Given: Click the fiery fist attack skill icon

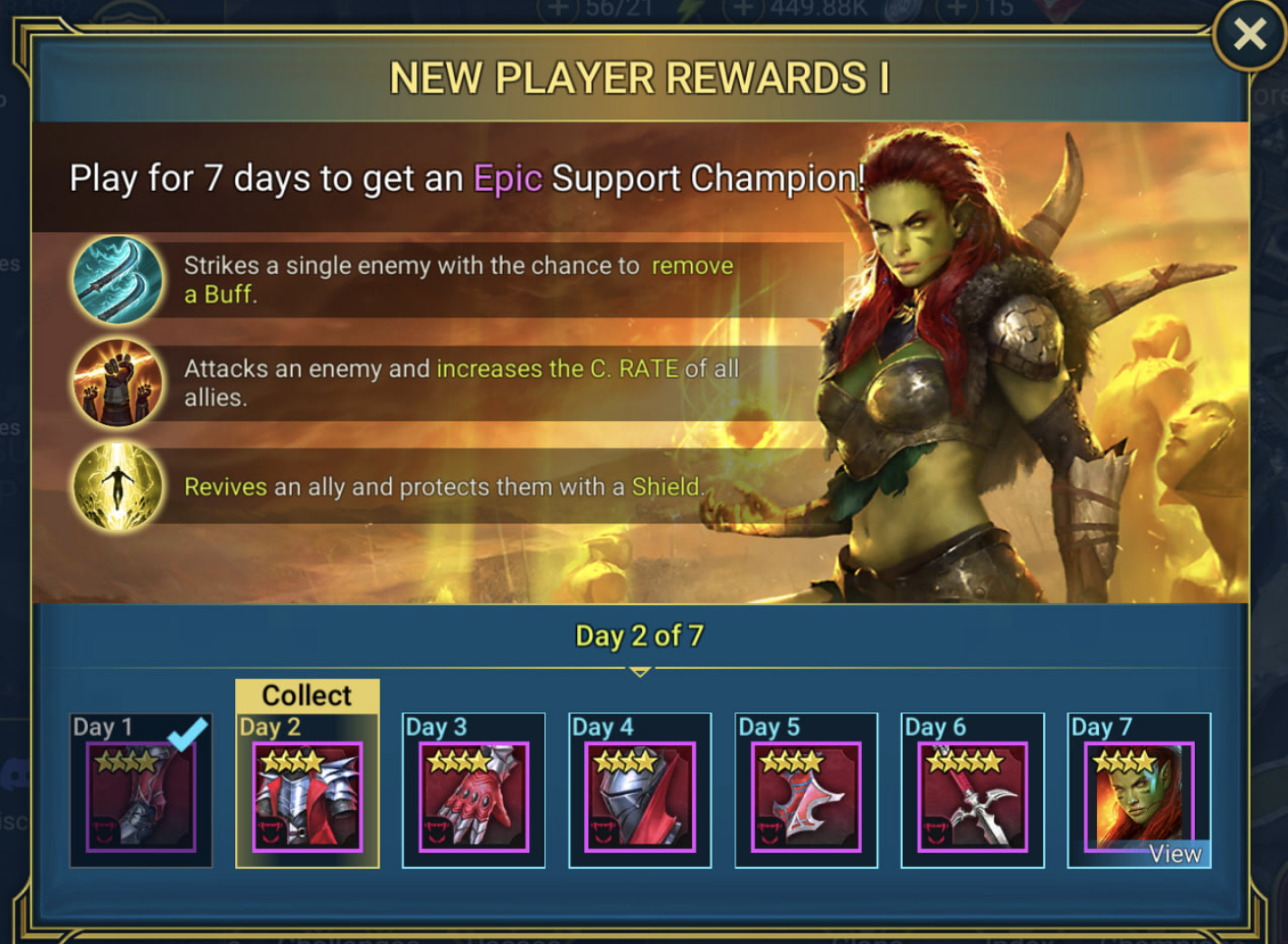Looking at the screenshot, I should pyautogui.click(x=118, y=383).
